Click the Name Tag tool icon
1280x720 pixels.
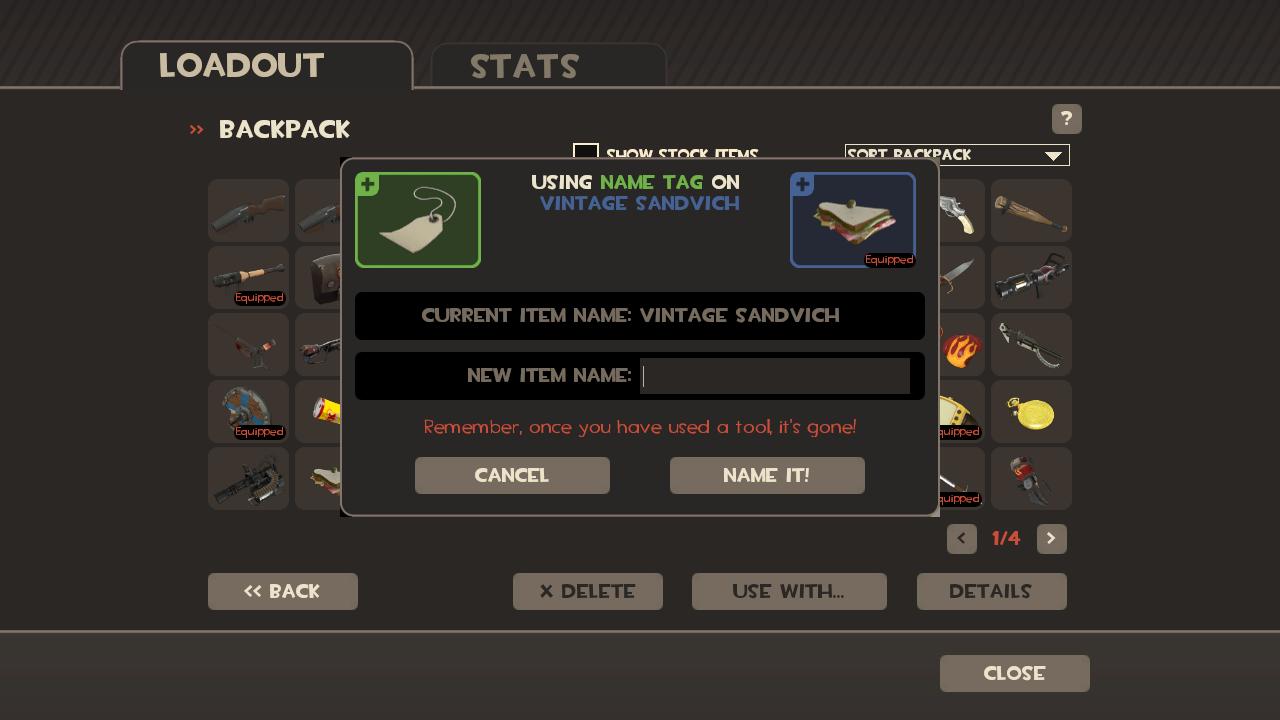pyautogui.click(x=418, y=220)
